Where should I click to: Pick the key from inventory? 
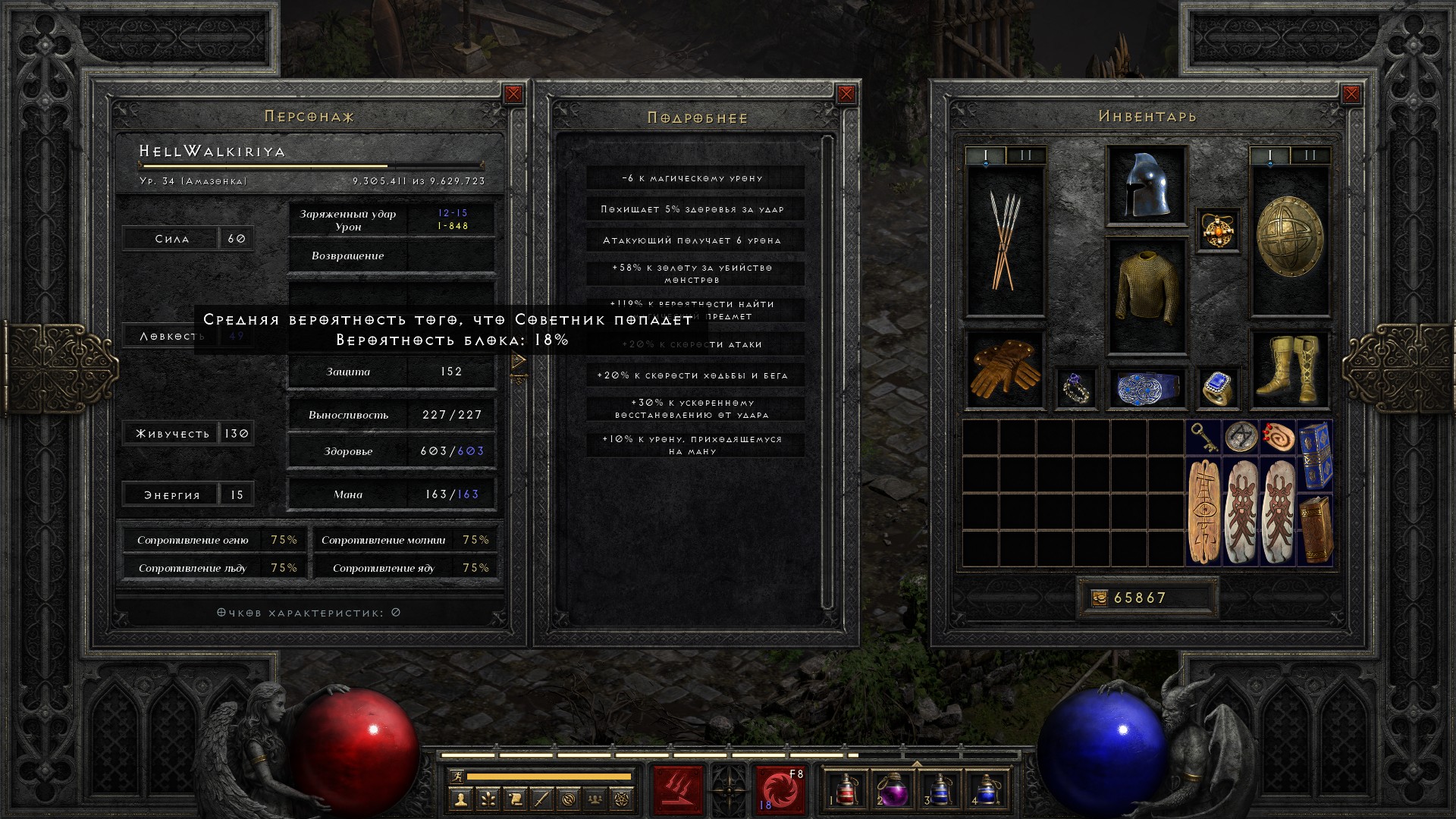point(1203,437)
